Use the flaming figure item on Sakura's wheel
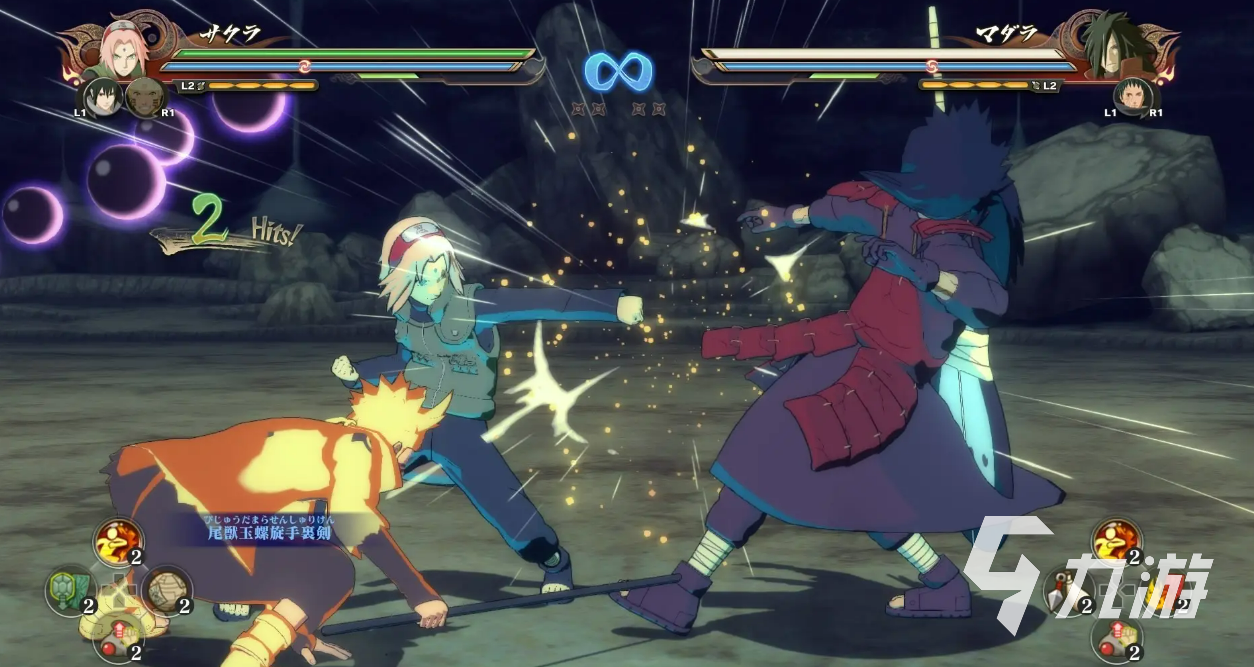Screen dimensions: 1254x667 point(117,541)
